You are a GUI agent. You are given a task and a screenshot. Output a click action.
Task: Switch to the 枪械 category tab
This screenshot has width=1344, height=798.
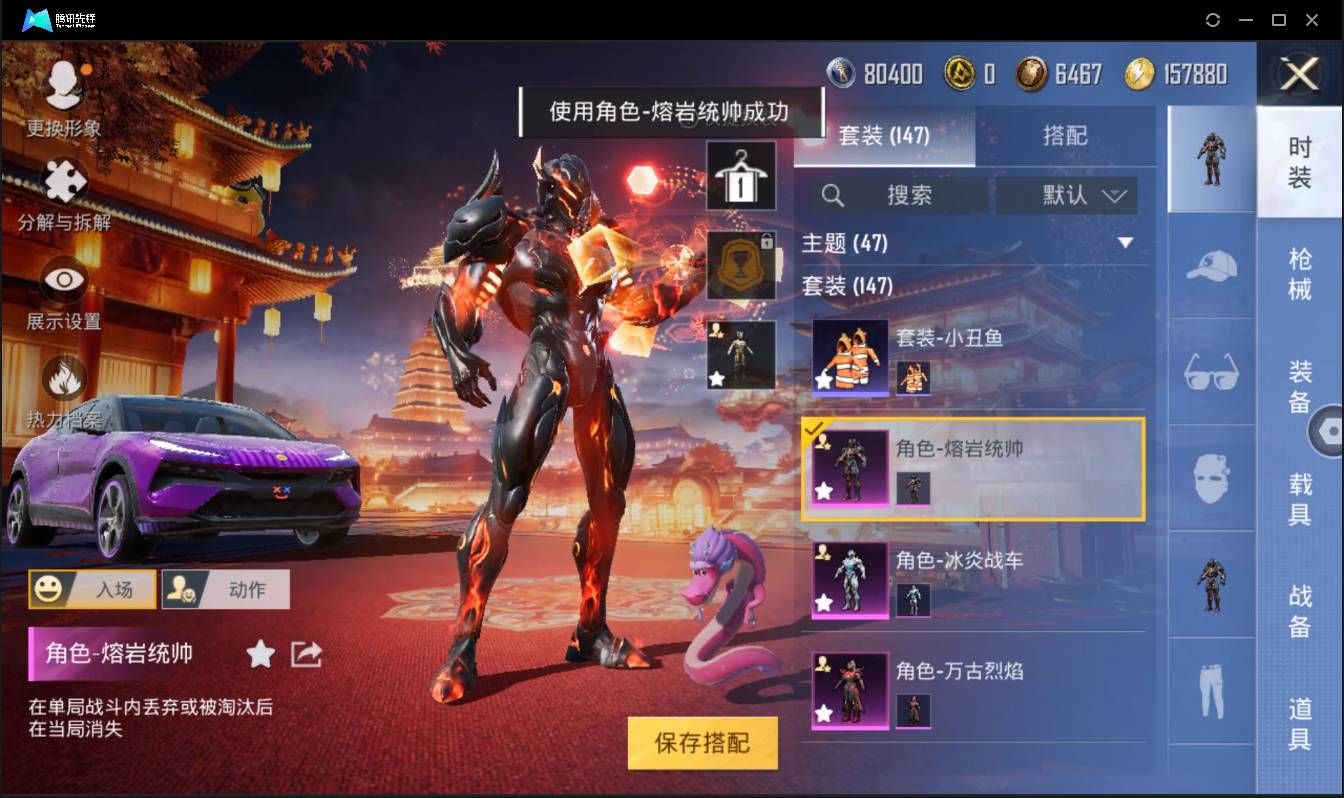tap(1300, 270)
